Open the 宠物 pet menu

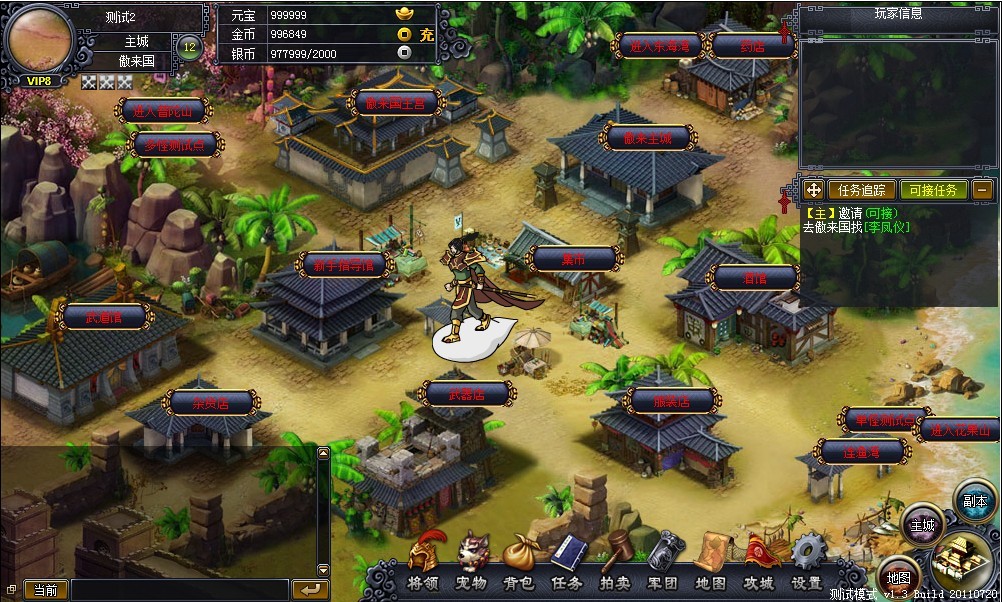(472, 561)
